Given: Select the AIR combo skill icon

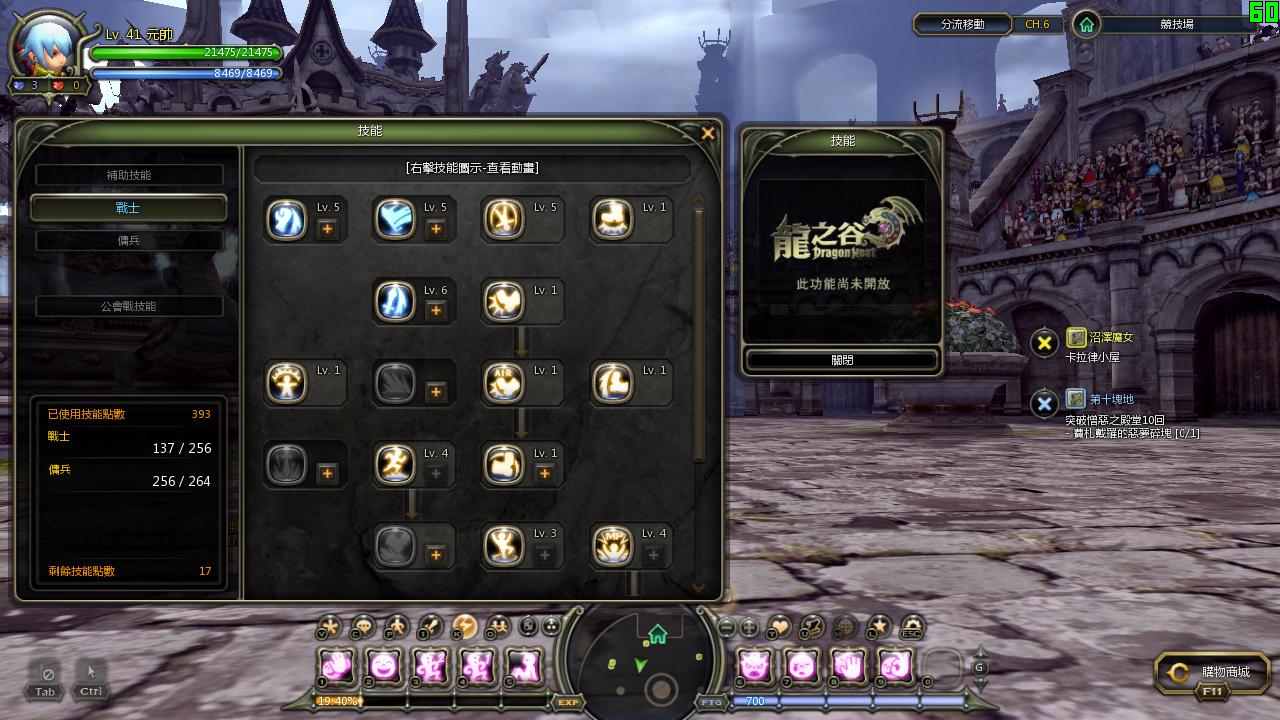Looking at the screenshot, I should 503,383.
